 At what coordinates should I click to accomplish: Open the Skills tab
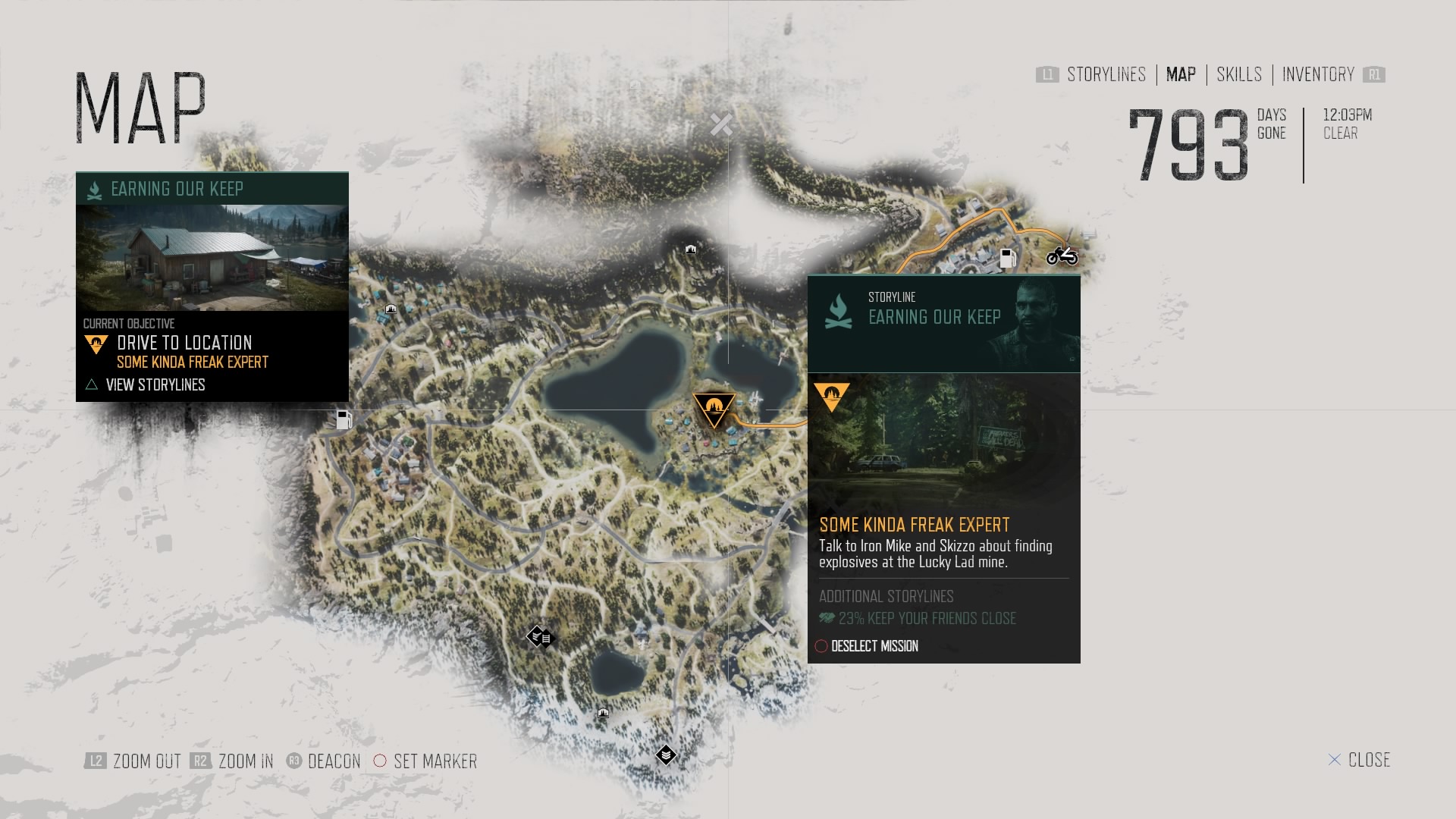1239,74
